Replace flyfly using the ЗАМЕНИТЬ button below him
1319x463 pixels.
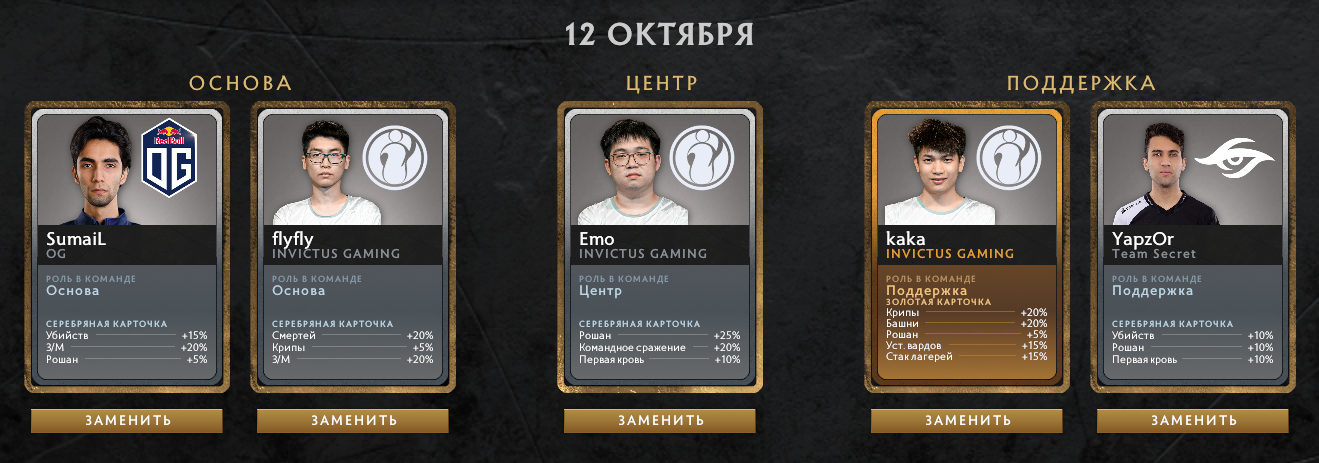353,420
